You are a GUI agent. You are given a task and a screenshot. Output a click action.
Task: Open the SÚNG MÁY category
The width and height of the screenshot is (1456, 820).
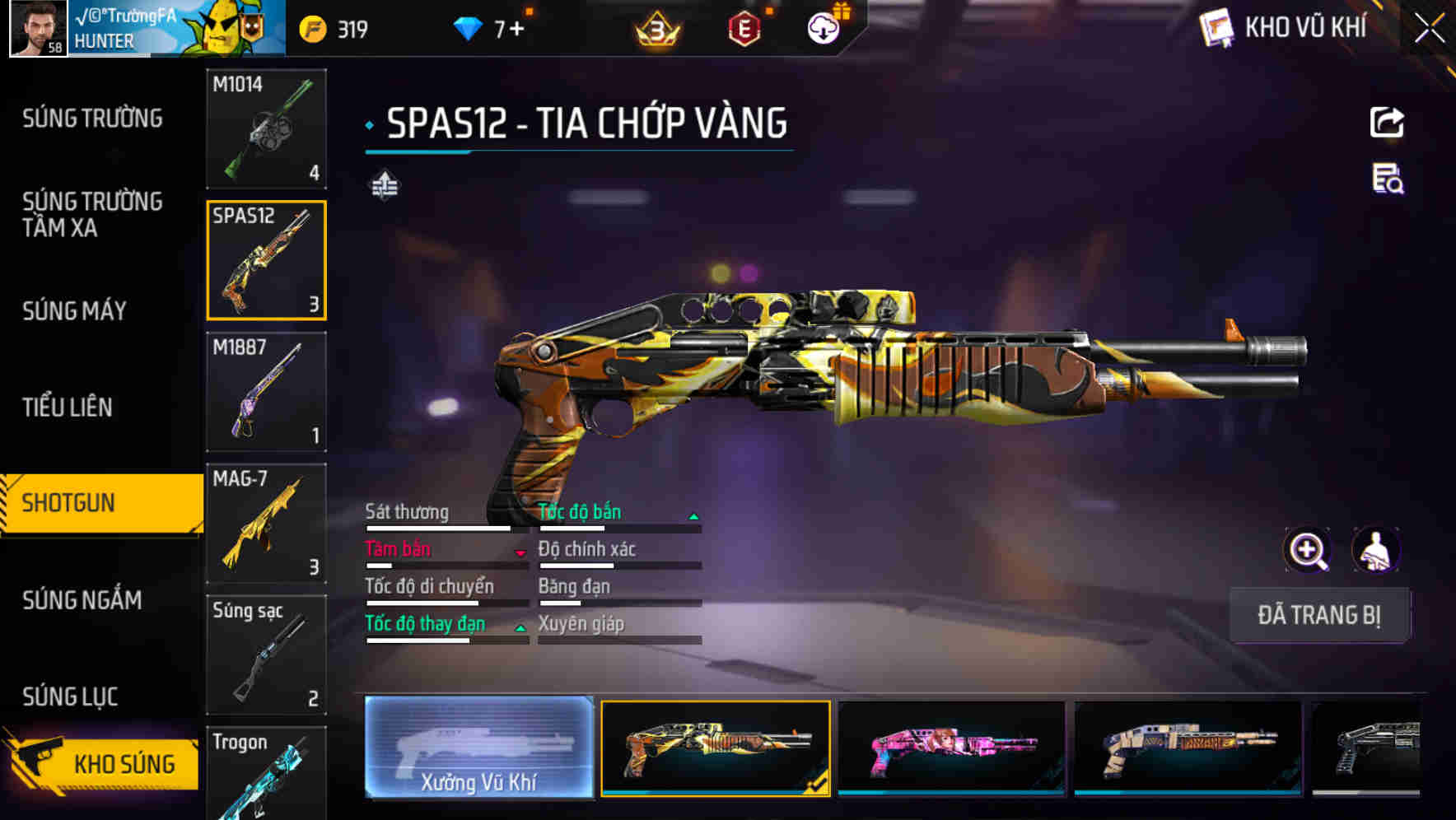point(75,311)
